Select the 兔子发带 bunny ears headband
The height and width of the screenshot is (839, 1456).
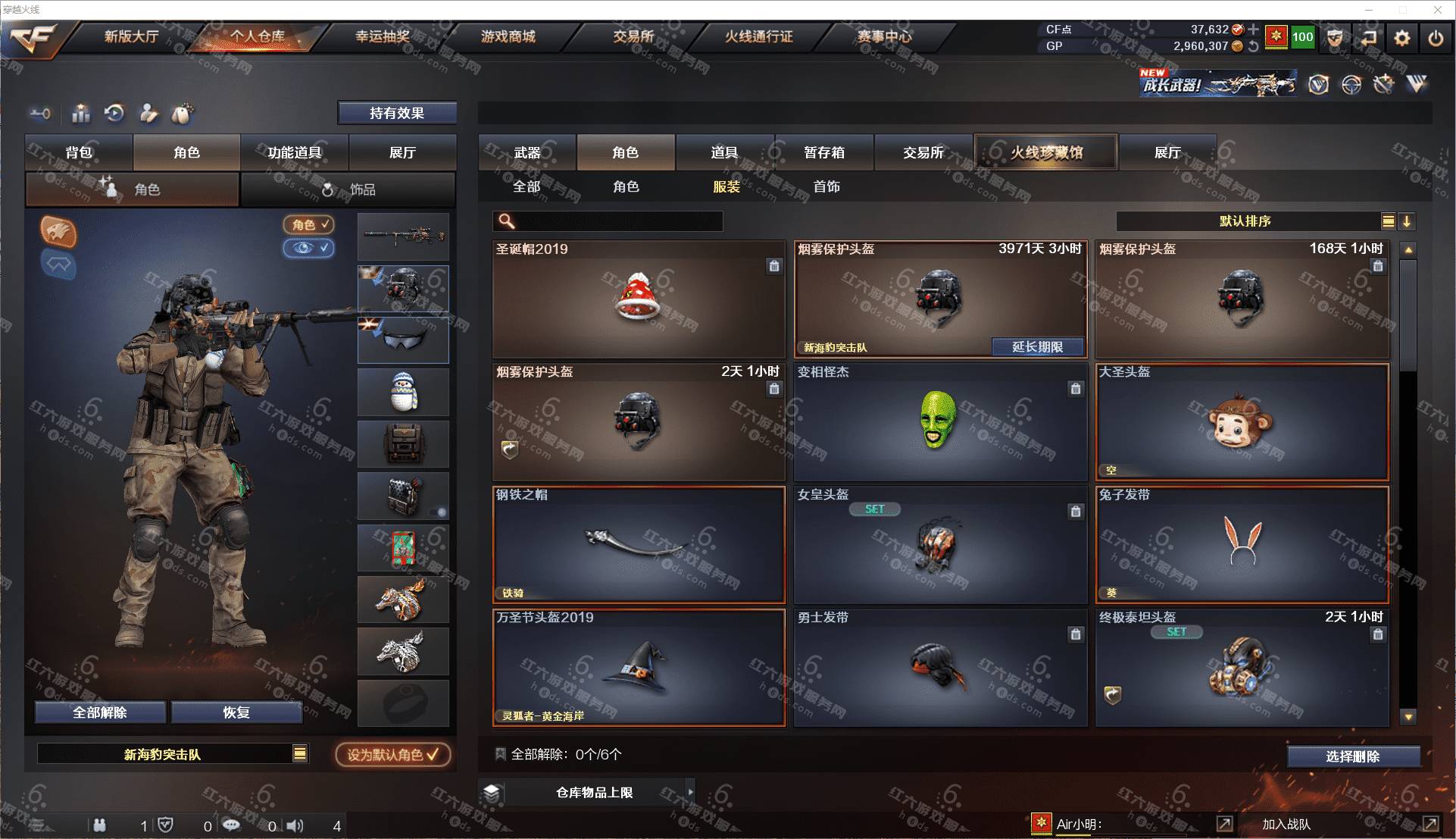[1242, 545]
